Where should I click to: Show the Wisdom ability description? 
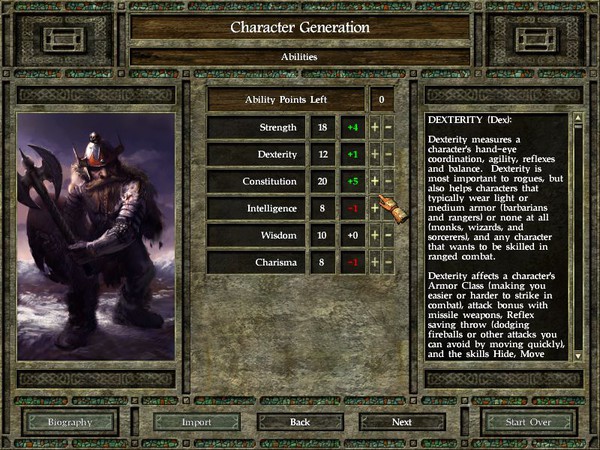(x=256, y=236)
